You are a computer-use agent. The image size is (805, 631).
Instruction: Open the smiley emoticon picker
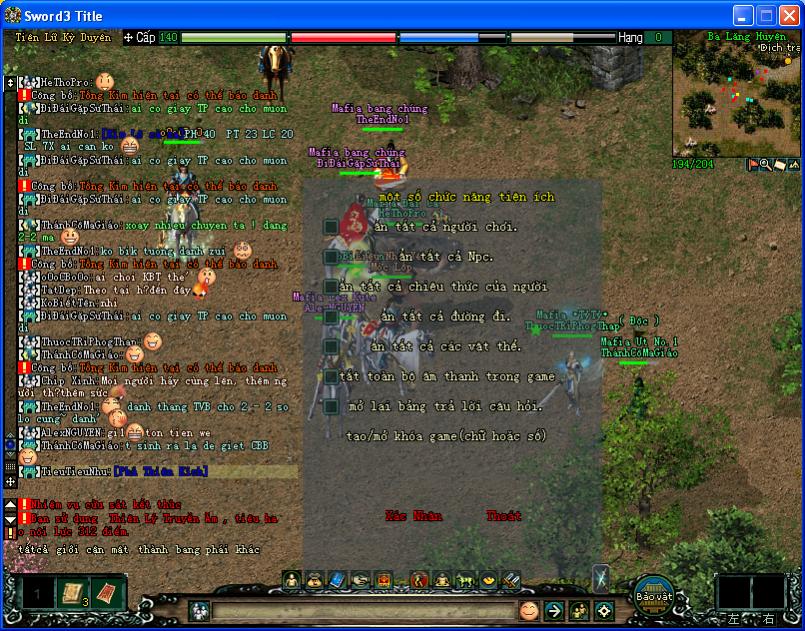(x=529, y=610)
